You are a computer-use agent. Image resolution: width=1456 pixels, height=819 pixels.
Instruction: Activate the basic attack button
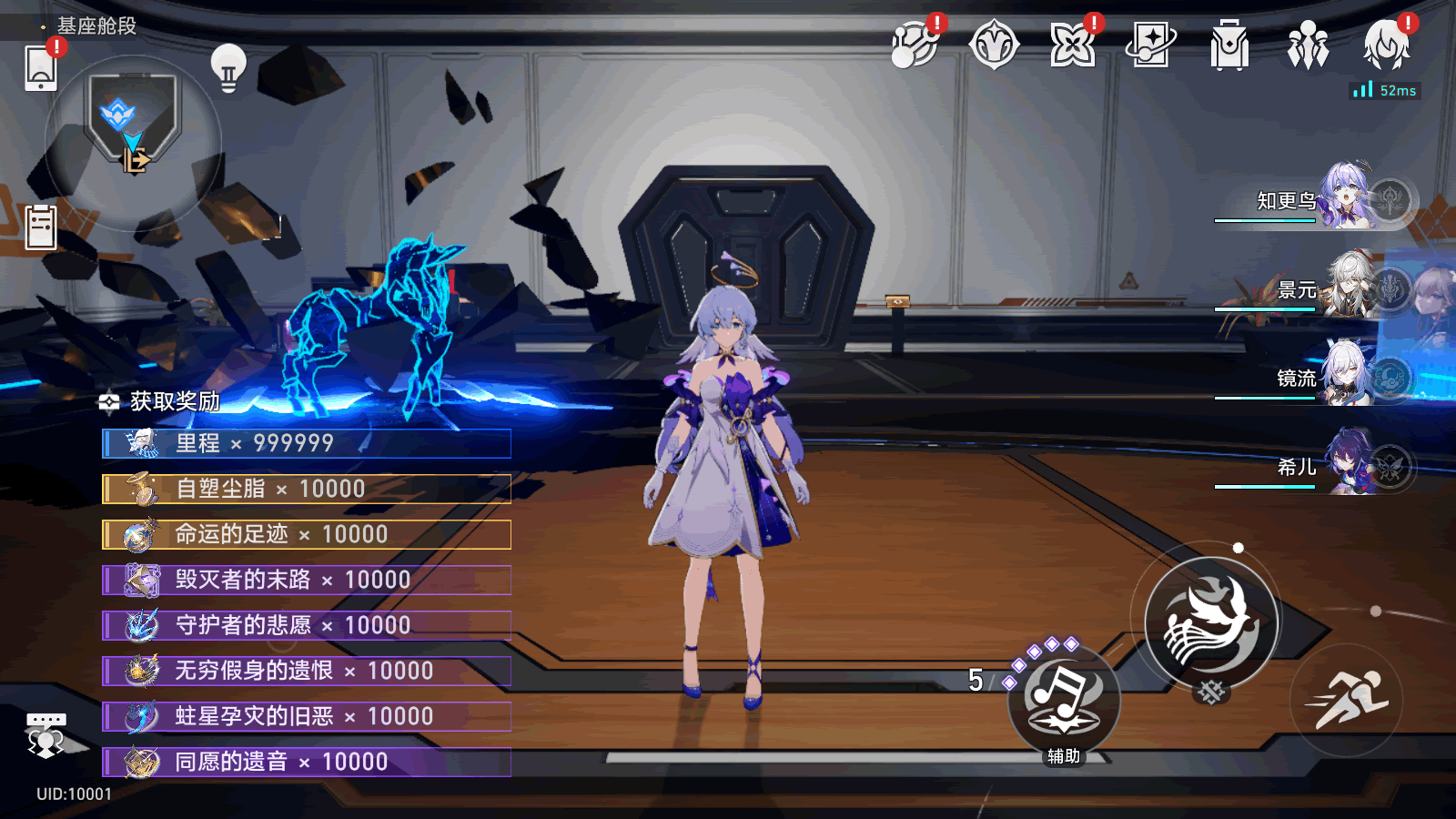pyautogui.click(x=1210, y=623)
